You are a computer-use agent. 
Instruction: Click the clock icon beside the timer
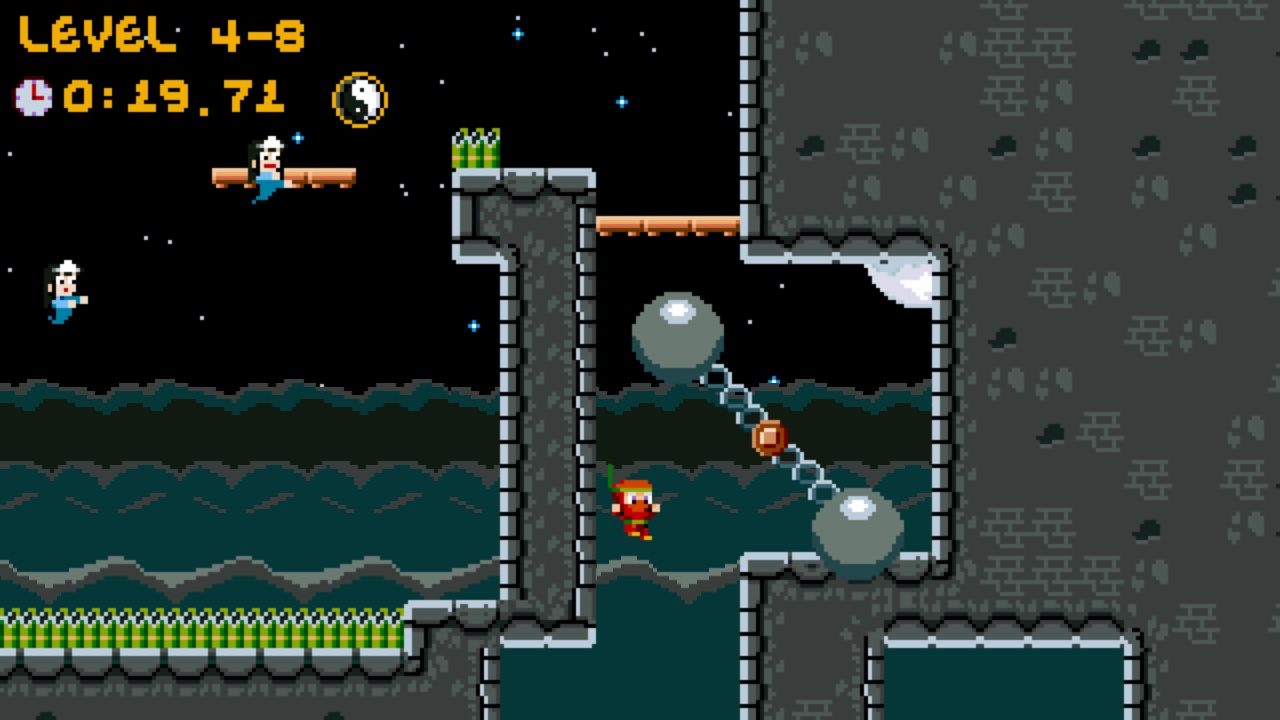tap(32, 97)
